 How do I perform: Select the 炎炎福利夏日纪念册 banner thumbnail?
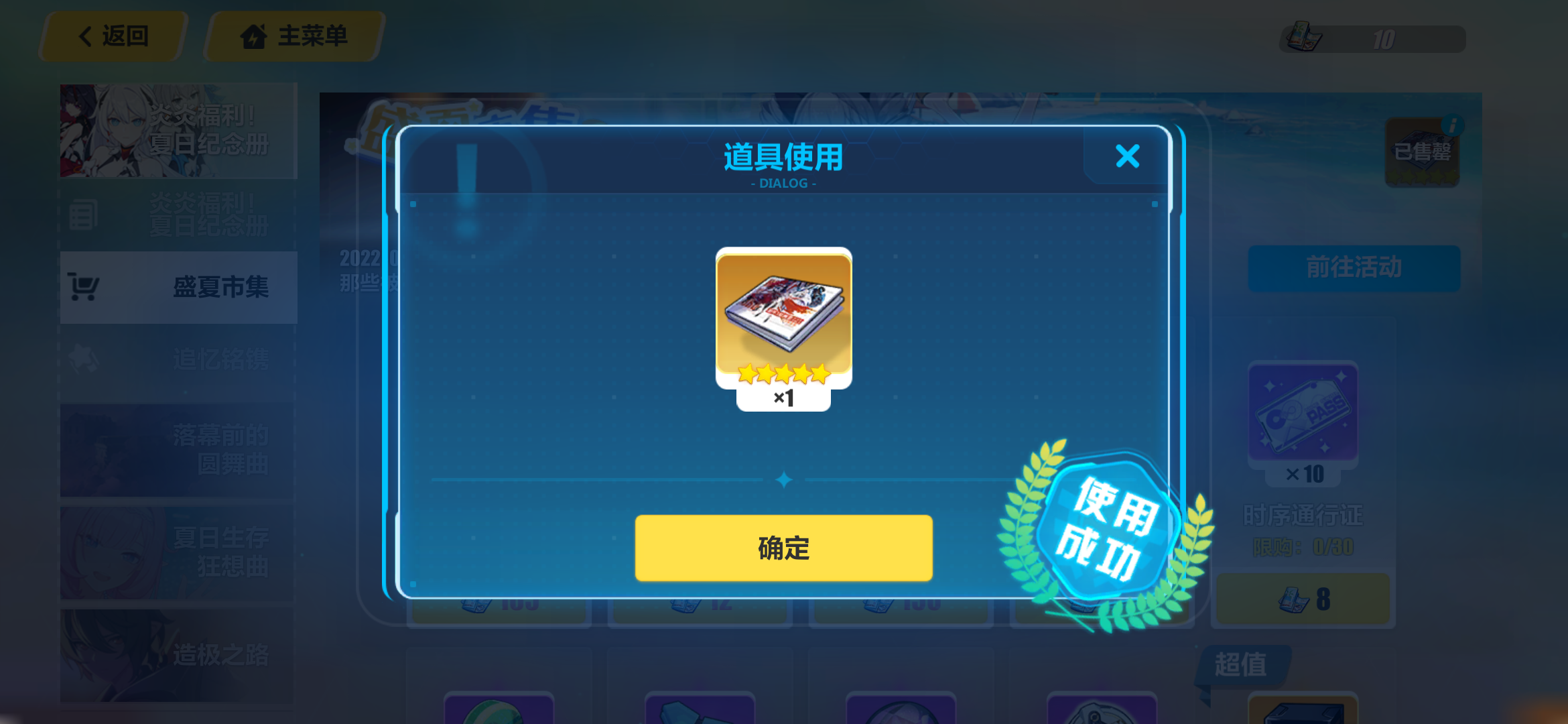178,131
